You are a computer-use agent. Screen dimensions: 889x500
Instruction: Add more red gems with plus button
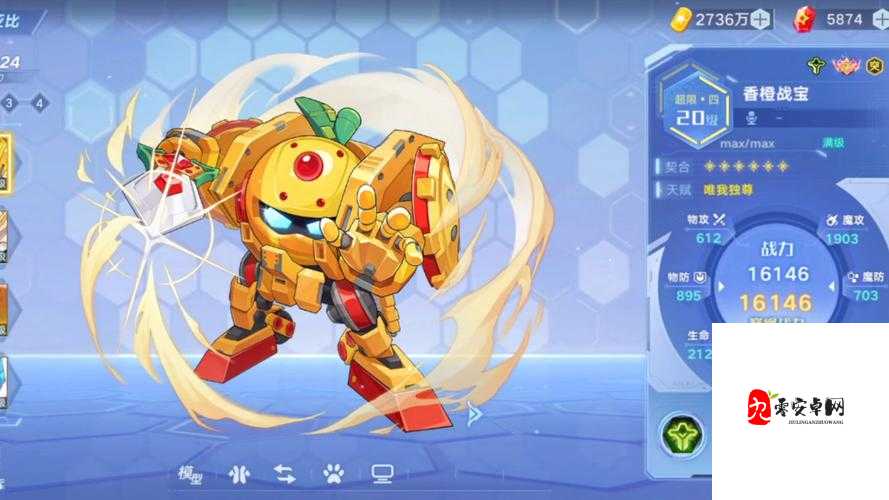pos(877,18)
